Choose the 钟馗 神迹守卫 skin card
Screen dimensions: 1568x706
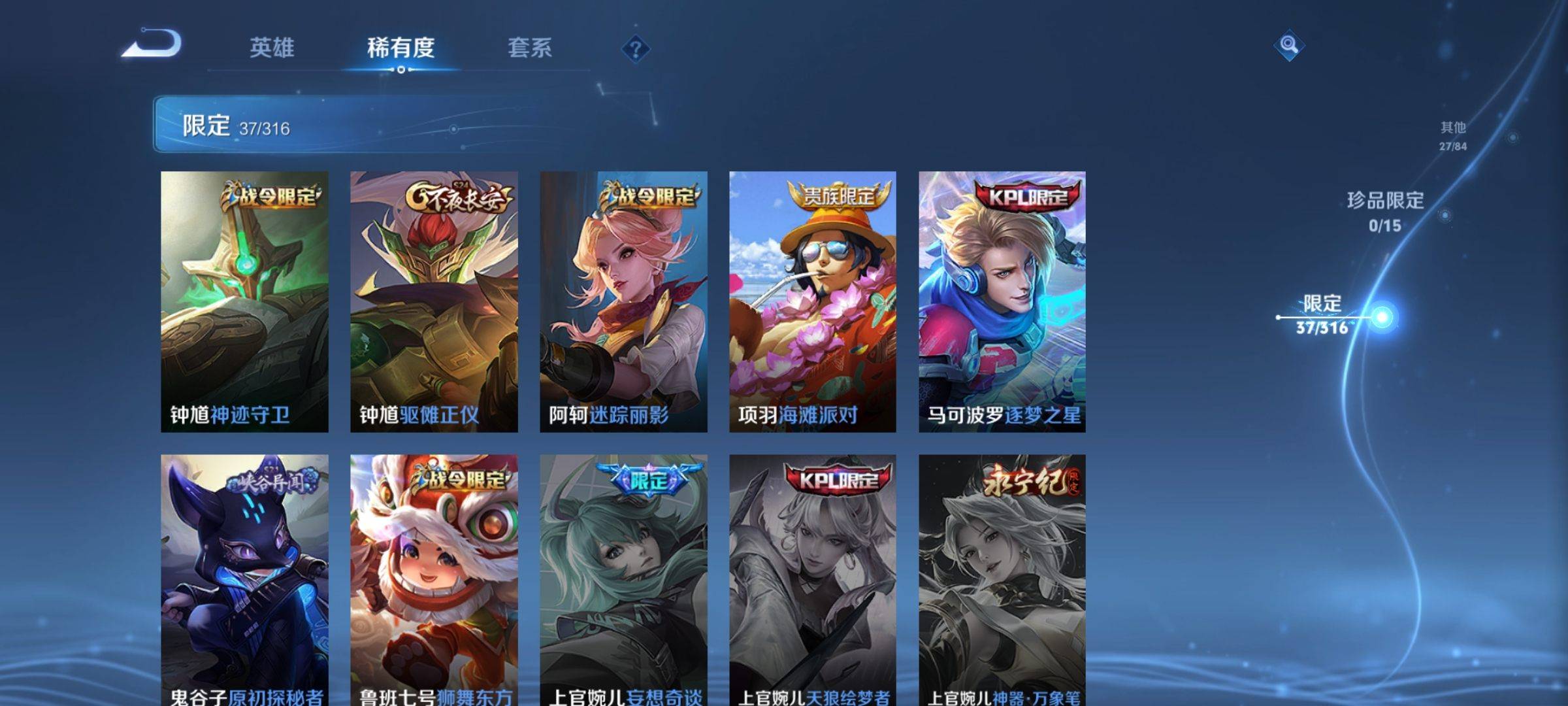(244, 301)
